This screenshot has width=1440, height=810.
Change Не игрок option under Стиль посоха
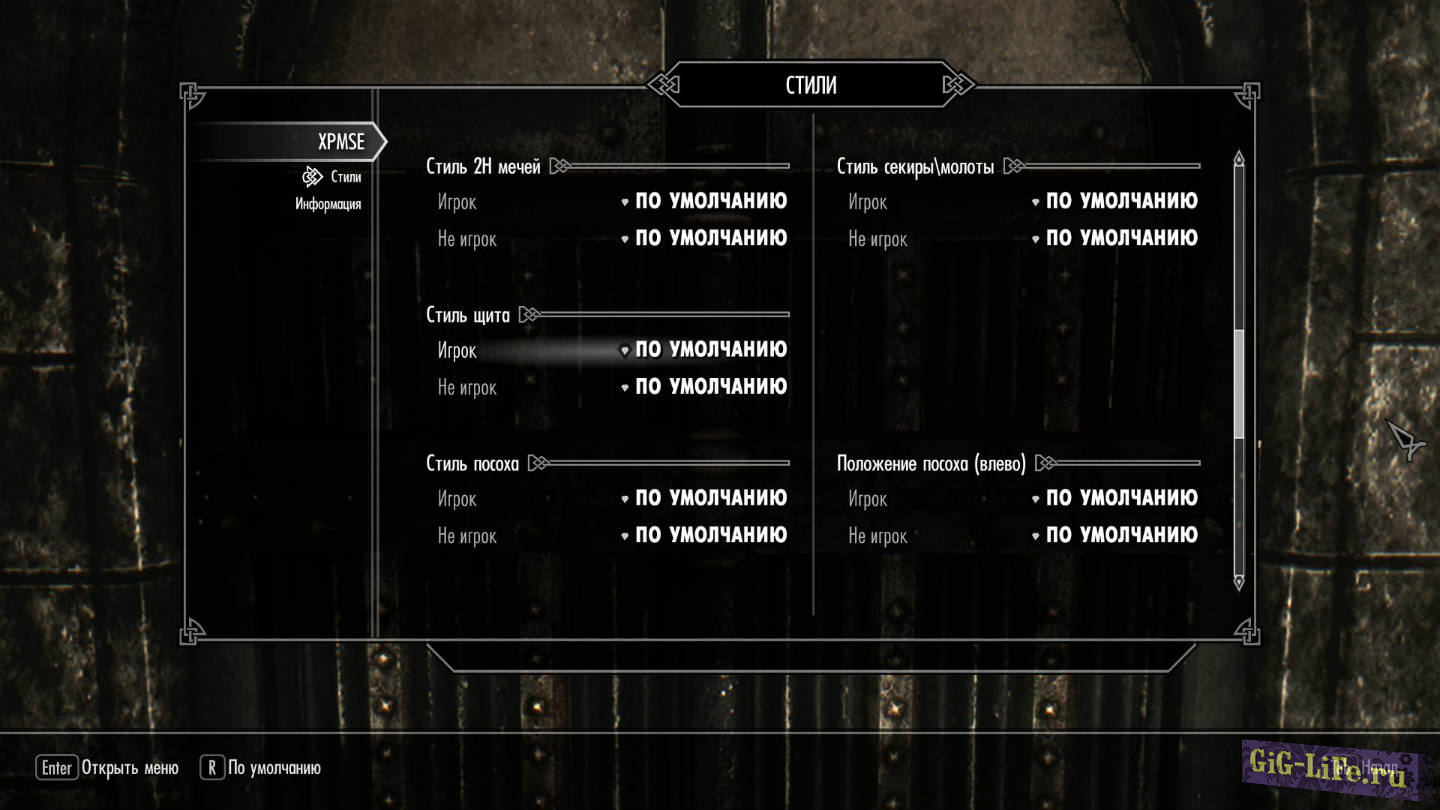(710, 535)
